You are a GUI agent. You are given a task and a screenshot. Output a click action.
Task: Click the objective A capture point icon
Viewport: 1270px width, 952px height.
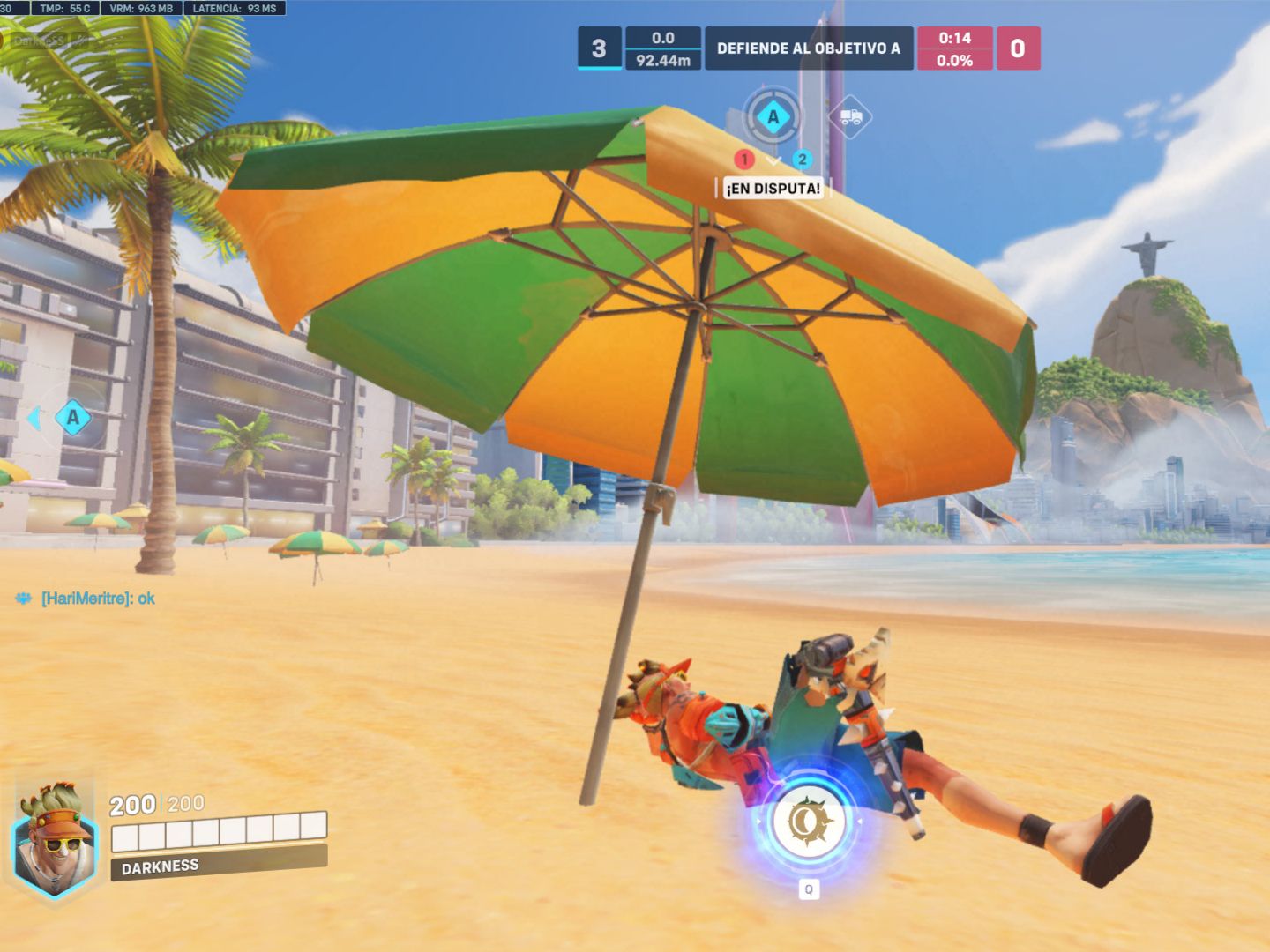tap(773, 116)
